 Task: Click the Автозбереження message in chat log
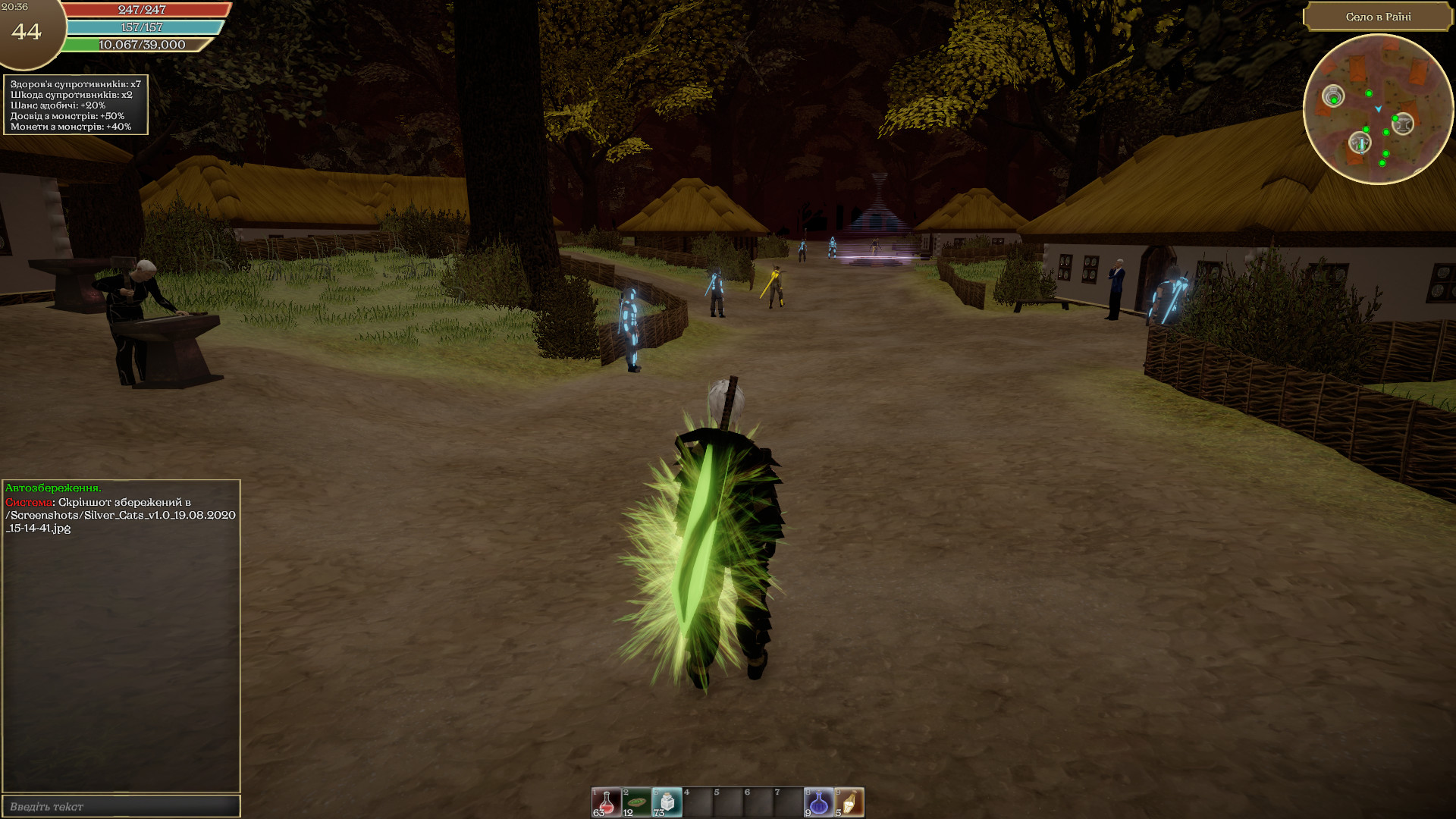53,488
